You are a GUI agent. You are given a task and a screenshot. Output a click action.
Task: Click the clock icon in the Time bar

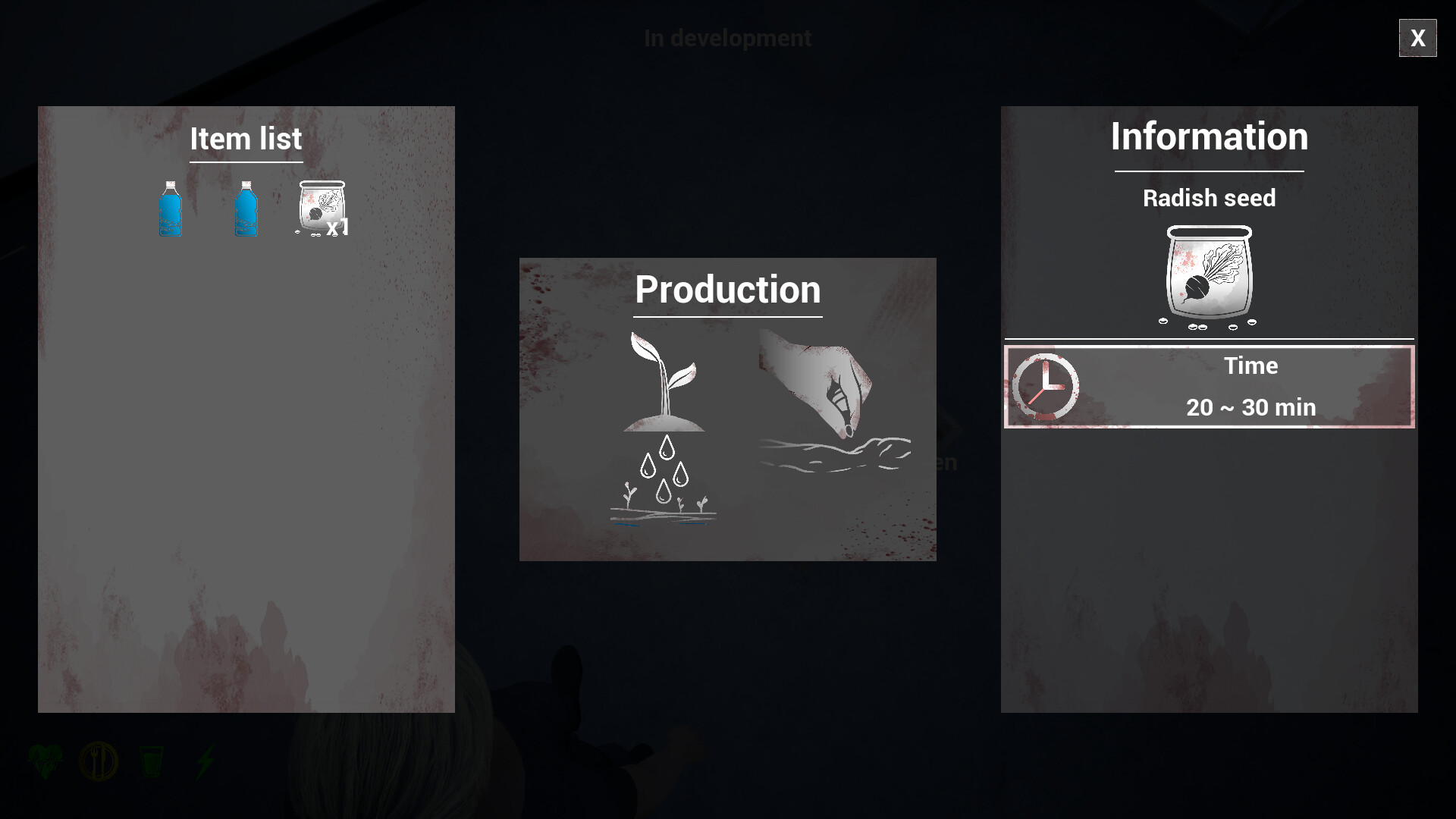1046,387
